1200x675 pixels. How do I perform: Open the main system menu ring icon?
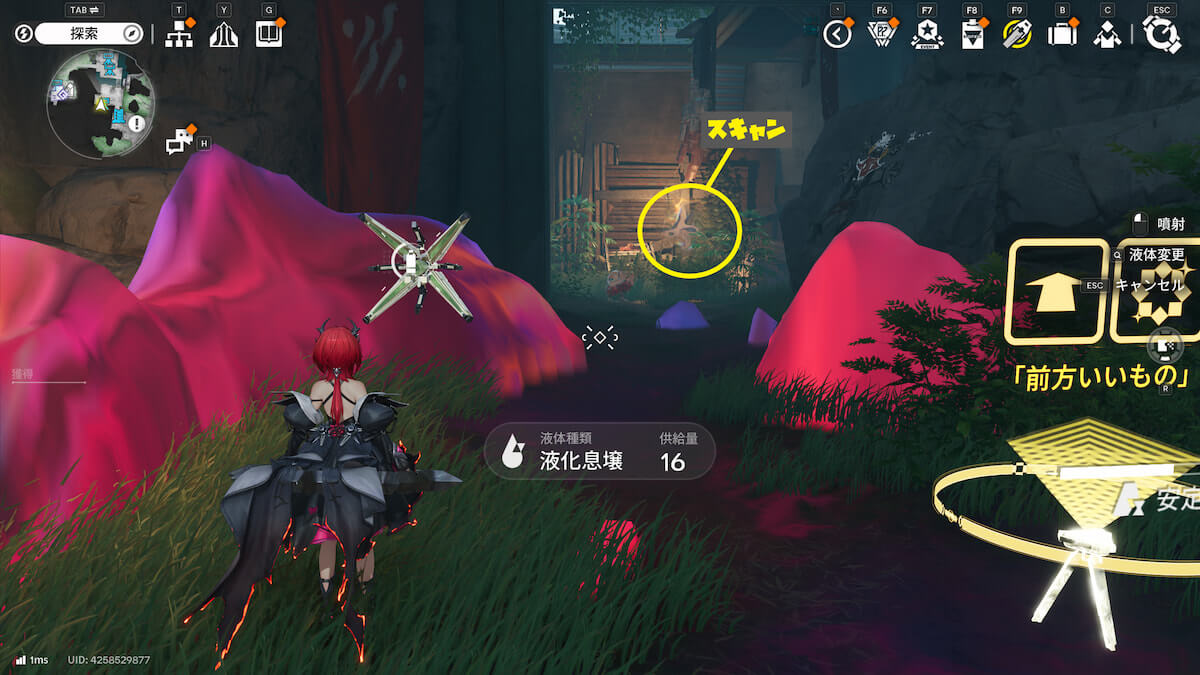pos(1162,35)
